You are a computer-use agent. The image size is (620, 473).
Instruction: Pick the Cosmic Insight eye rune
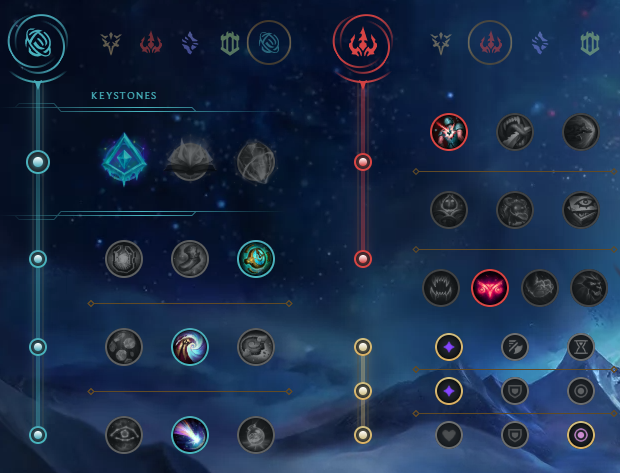124,435
